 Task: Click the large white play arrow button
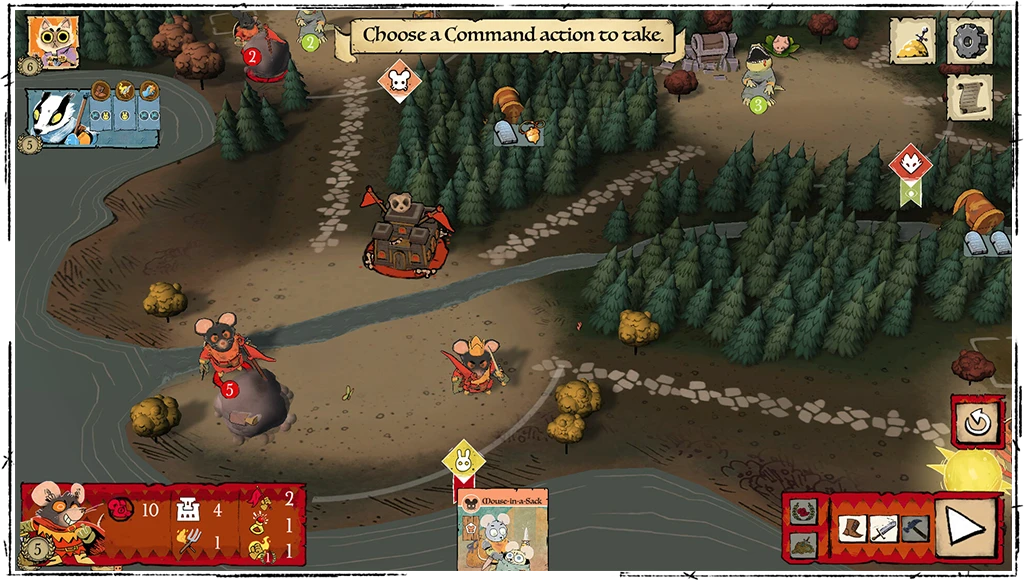coord(967,525)
